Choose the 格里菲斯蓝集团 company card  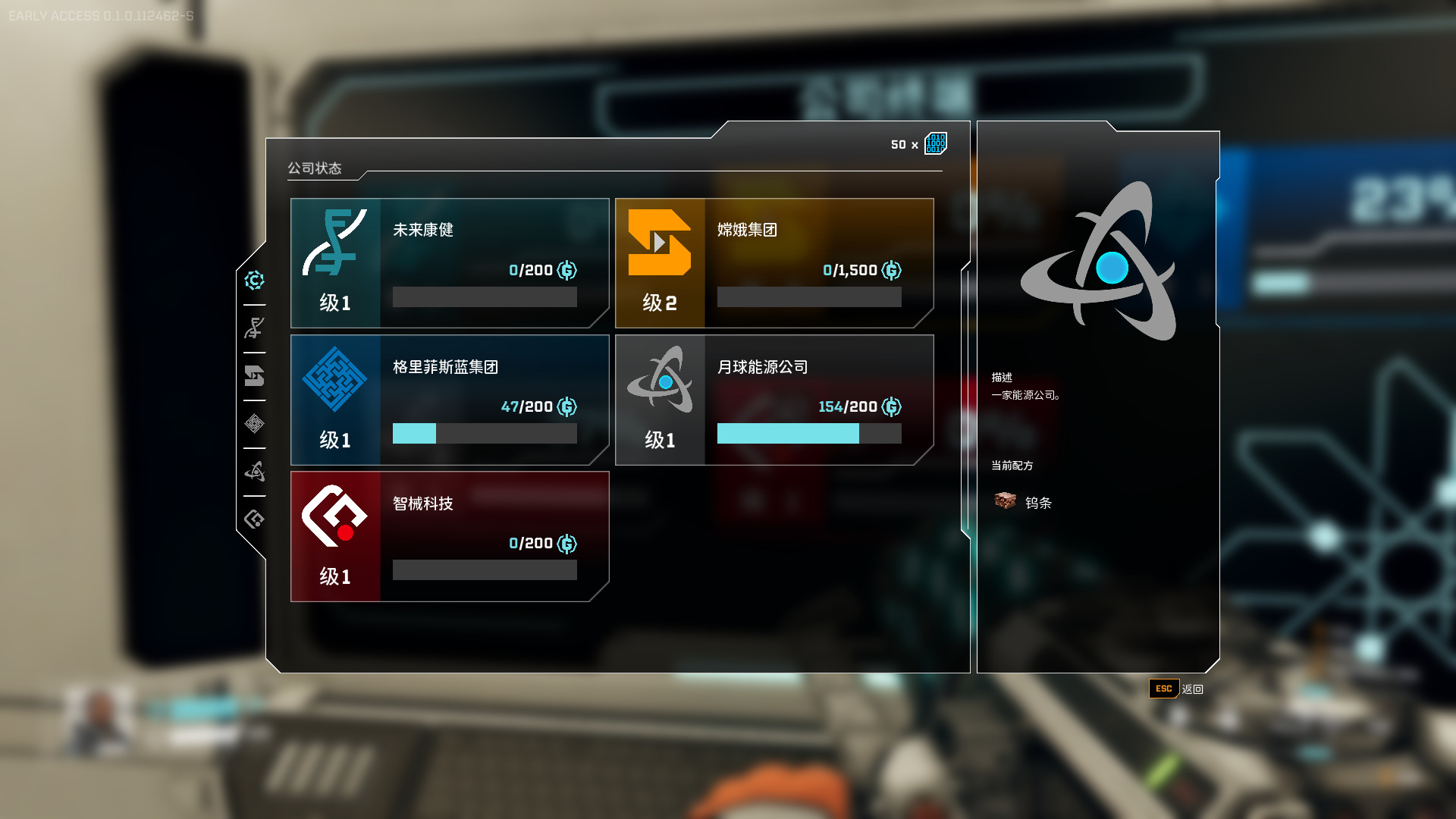click(x=450, y=400)
